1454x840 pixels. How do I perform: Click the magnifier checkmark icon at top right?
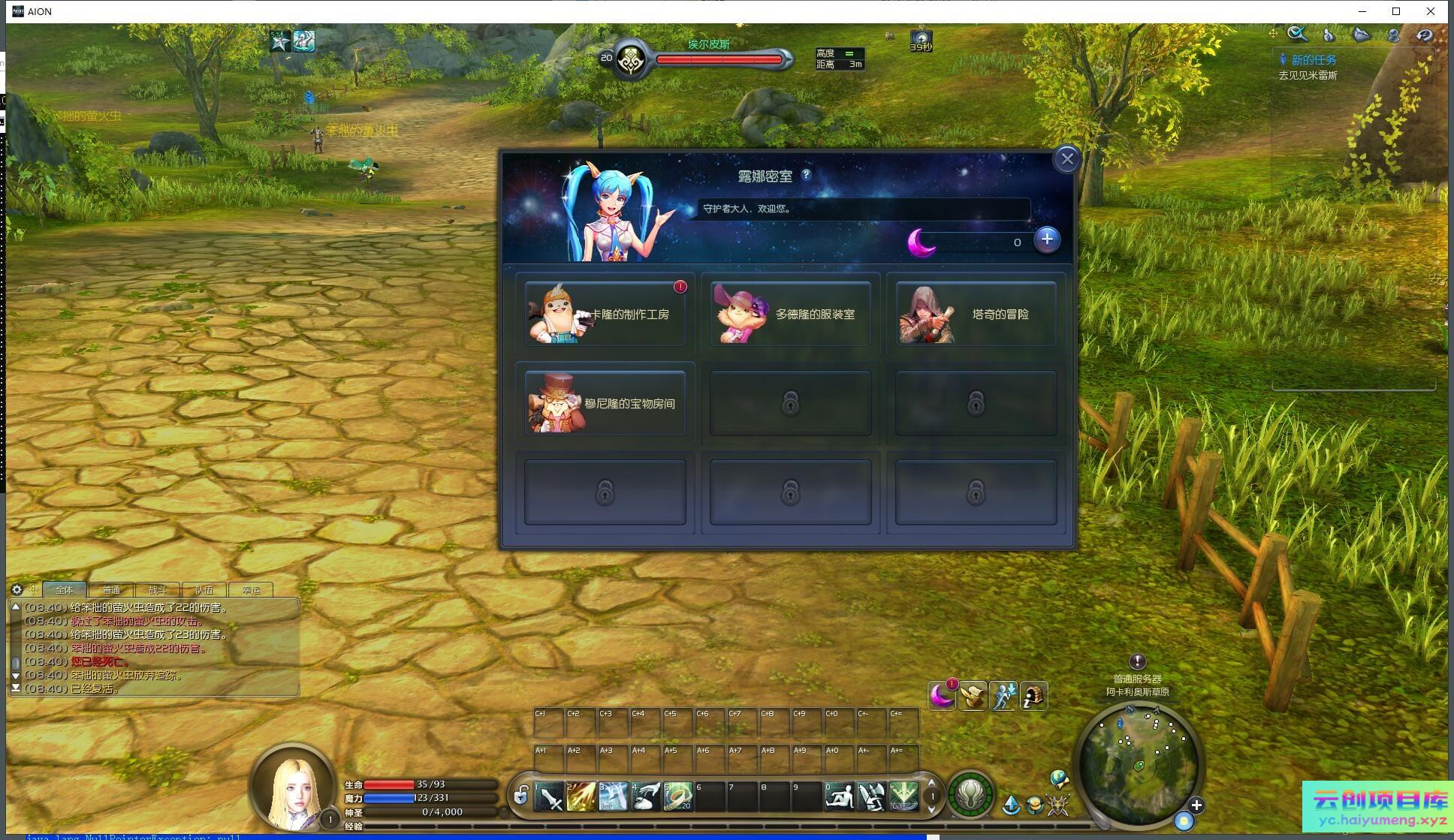1297,35
